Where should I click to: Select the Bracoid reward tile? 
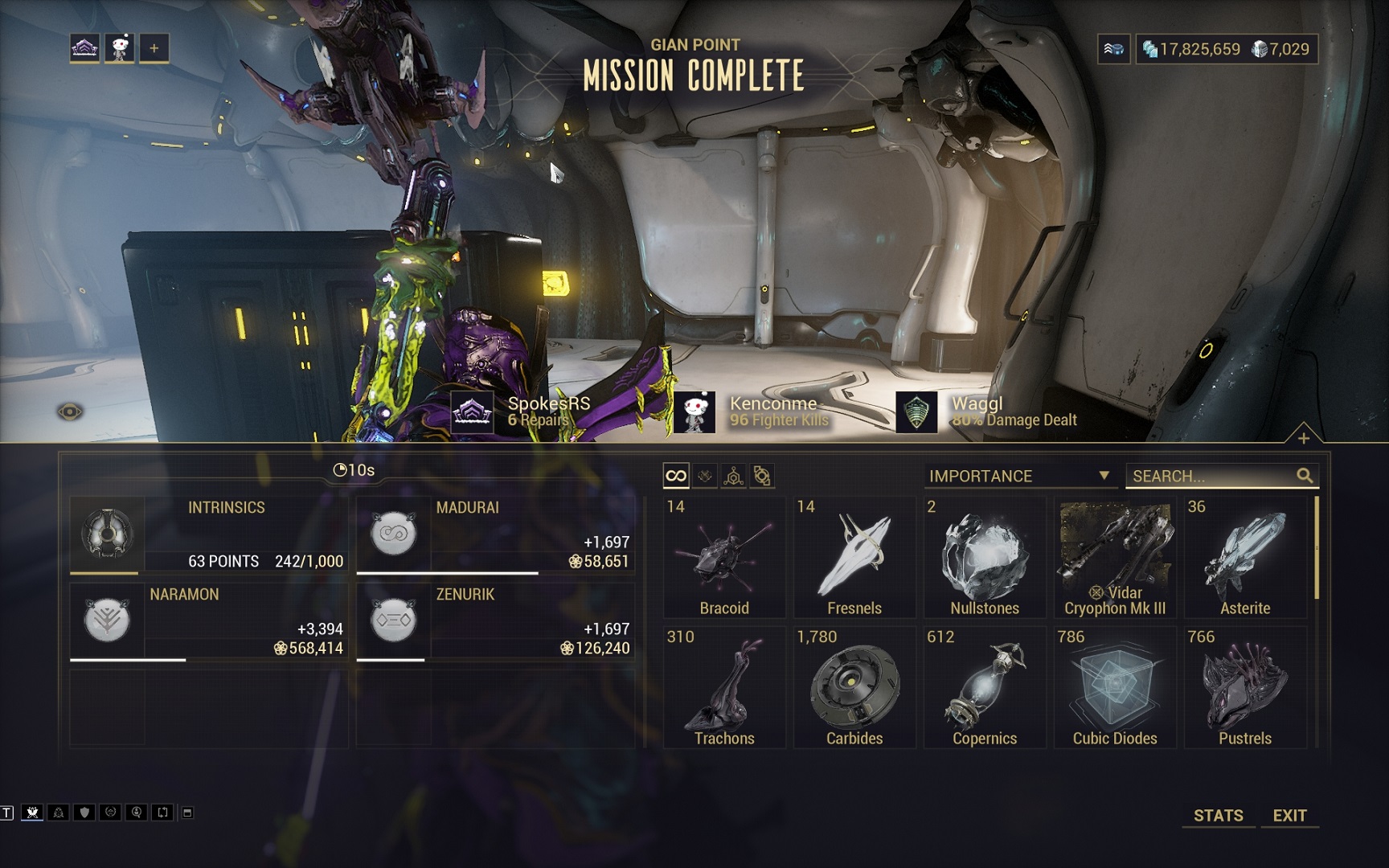(724, 557)
